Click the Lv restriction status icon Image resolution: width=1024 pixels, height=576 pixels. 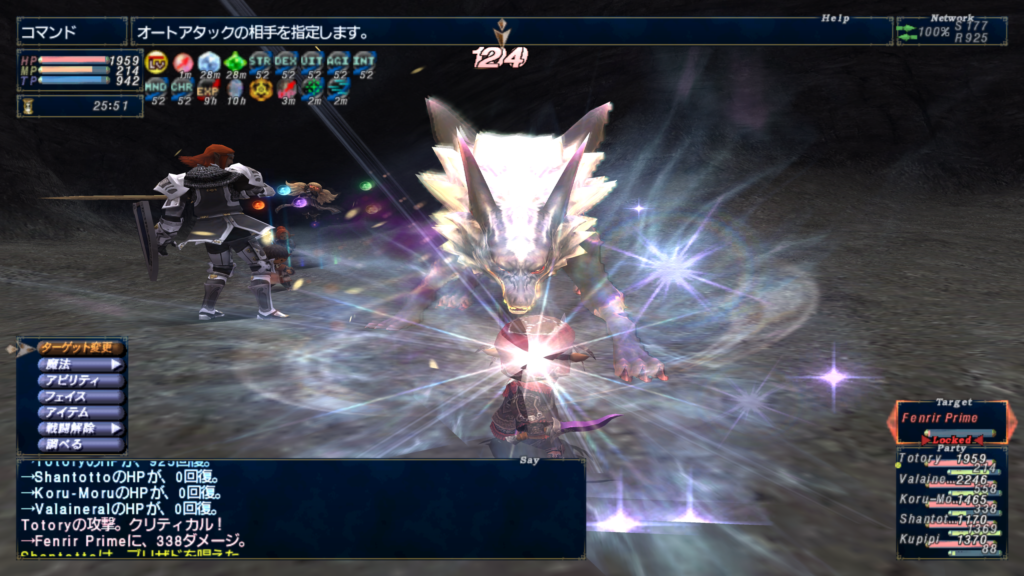[x=156, y=64]
